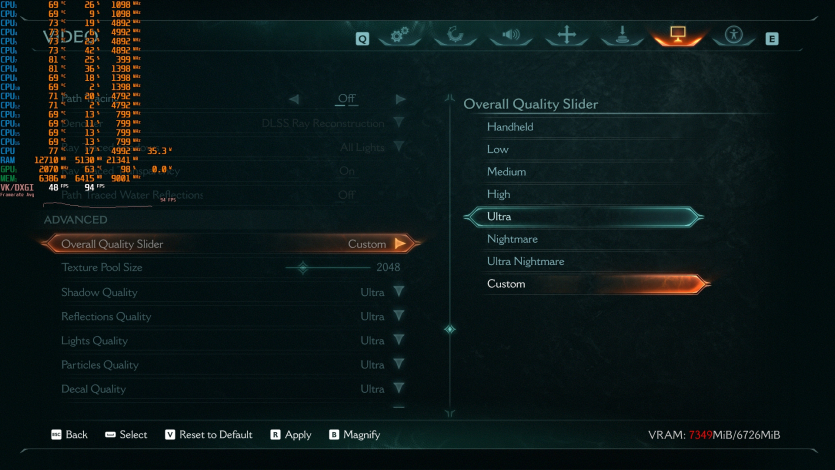Select the Ultra quality preset
Viewport: 835px width, 470px height.
(x=580, y=217)
